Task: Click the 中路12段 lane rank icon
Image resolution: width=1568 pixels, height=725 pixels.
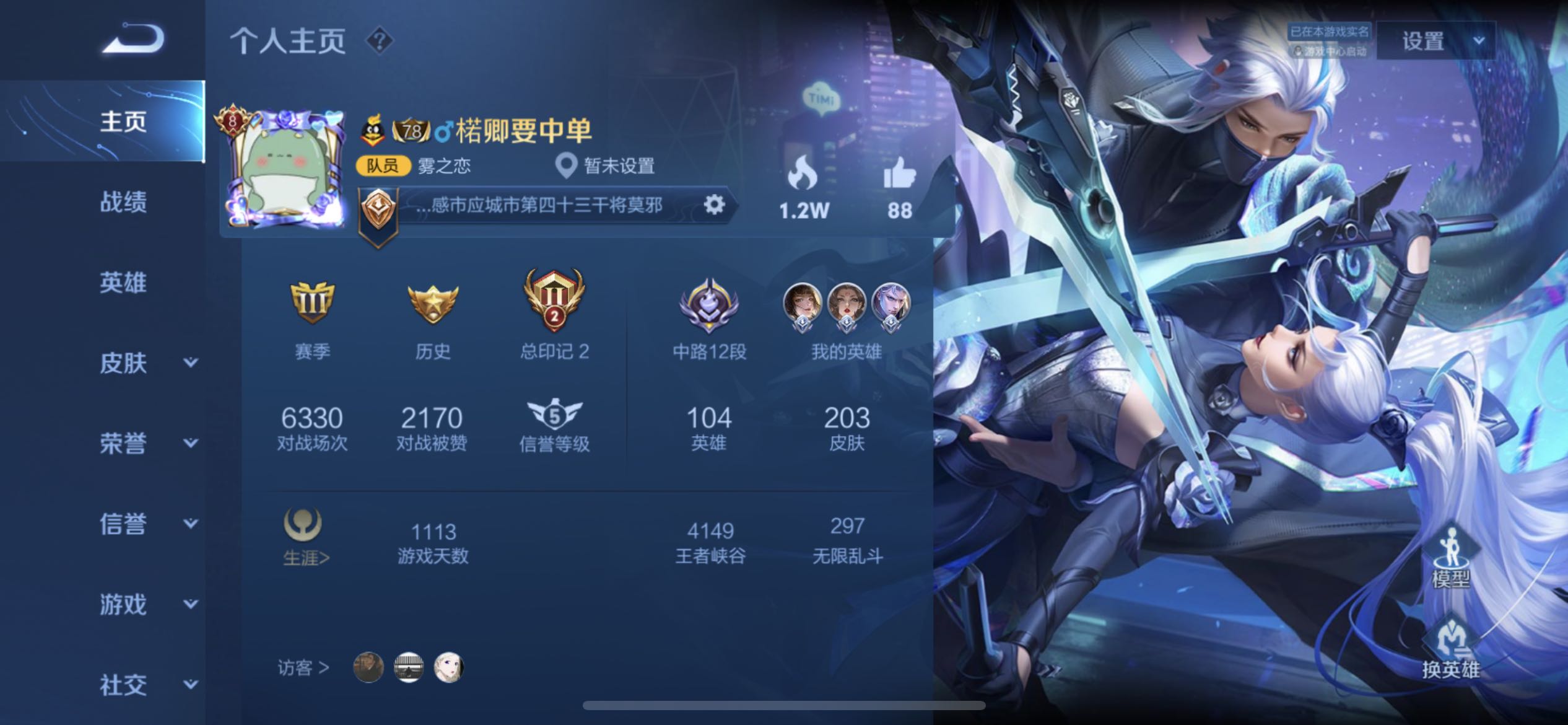Action: tap(708, 307)
